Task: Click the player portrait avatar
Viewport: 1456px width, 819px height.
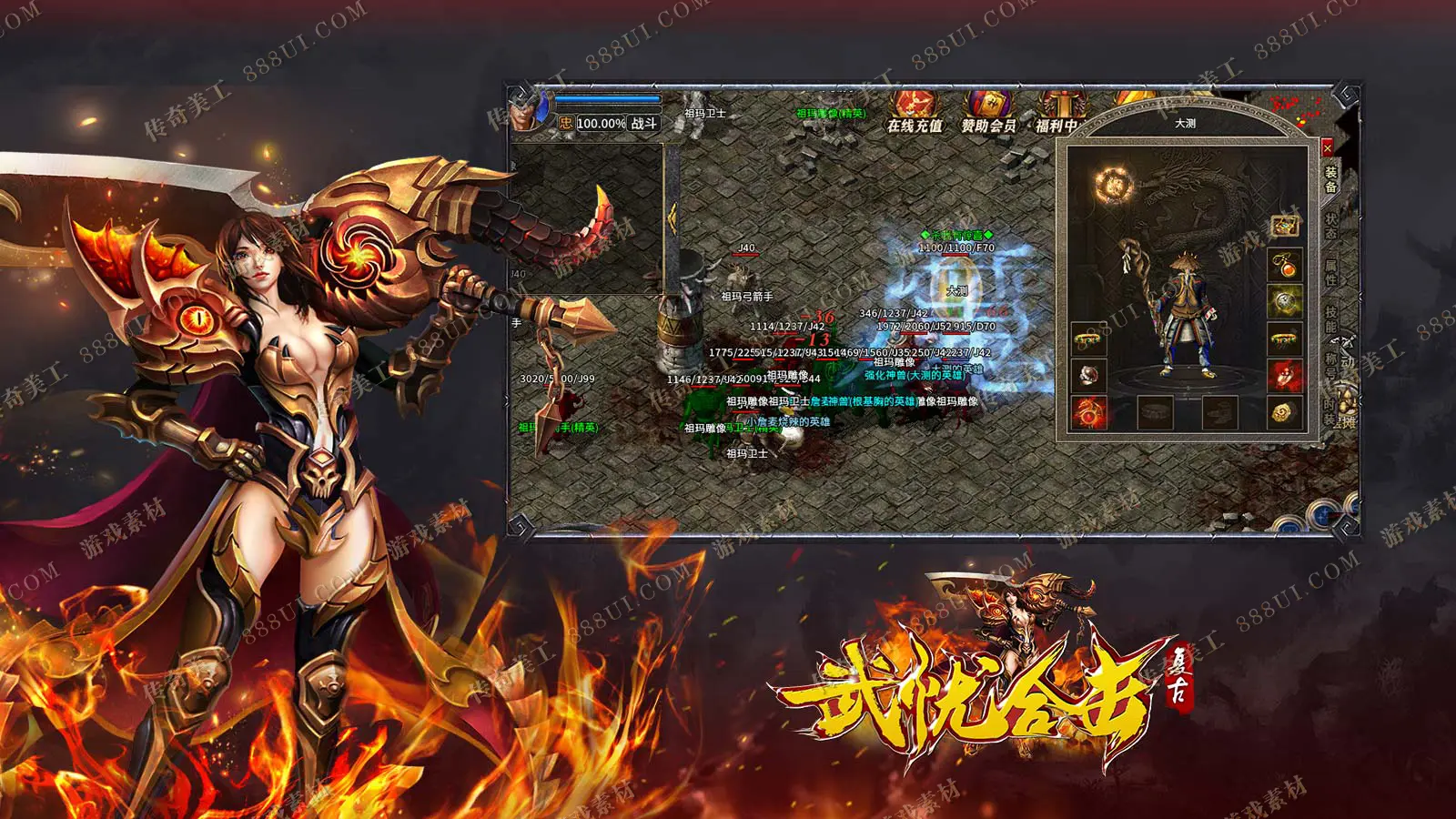Action: coord(527,113)
